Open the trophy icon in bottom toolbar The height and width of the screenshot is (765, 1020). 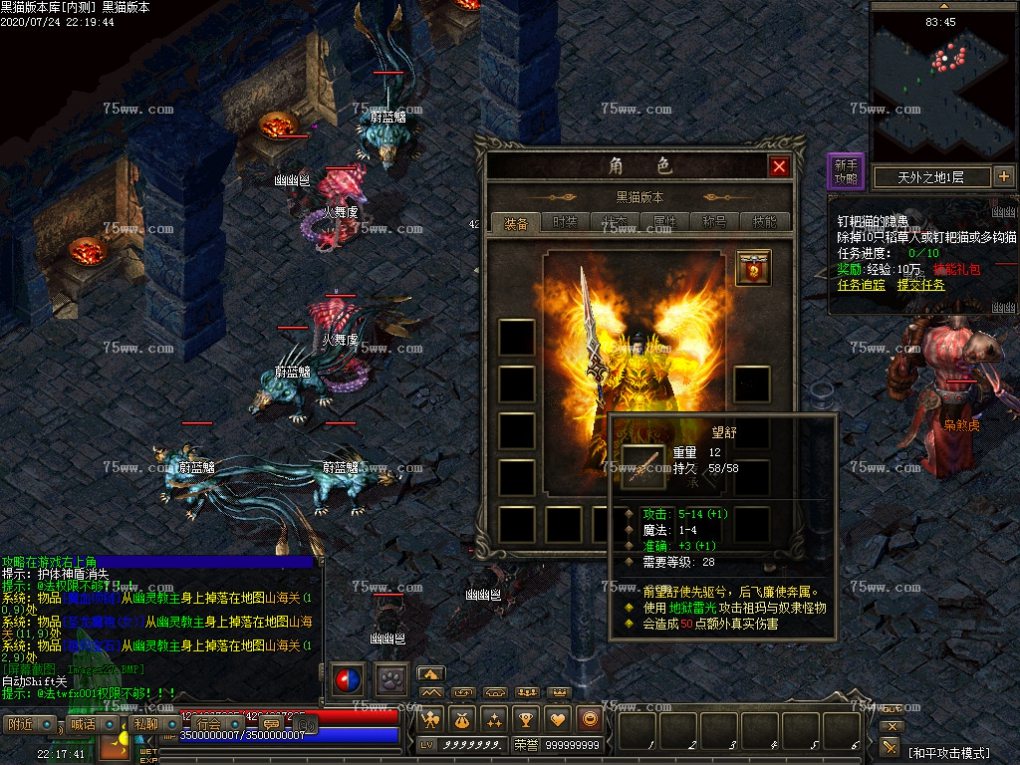[525, 718]
